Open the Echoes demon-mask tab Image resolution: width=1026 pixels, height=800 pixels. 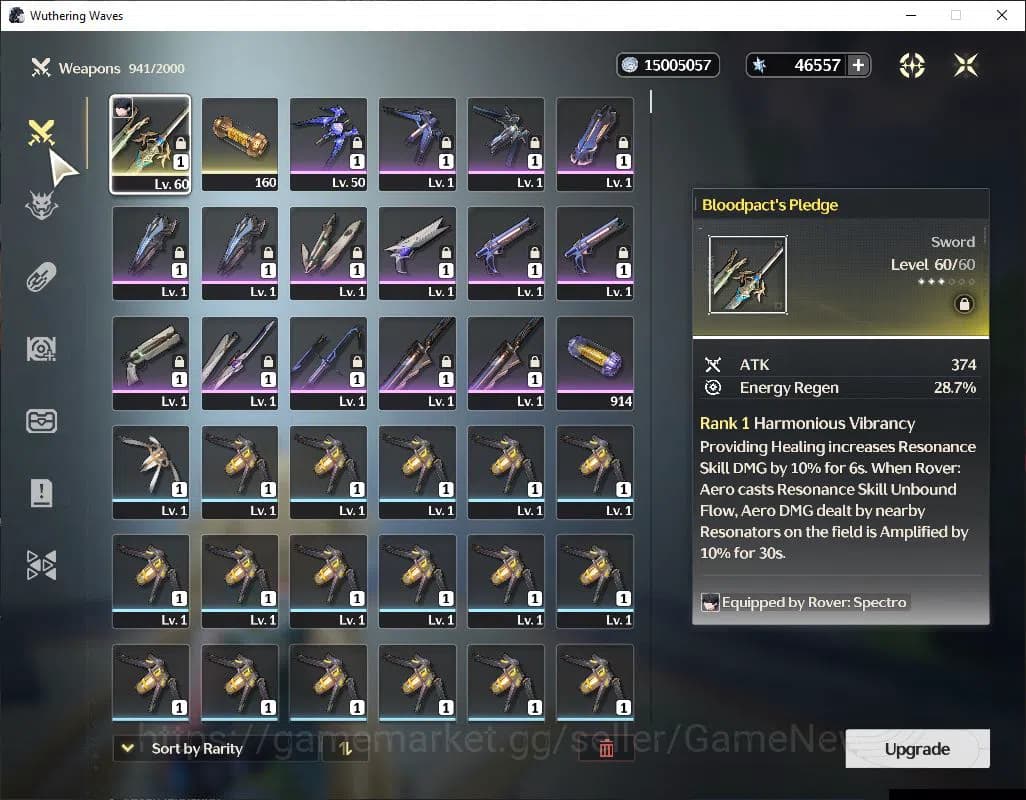click(41, 205)
